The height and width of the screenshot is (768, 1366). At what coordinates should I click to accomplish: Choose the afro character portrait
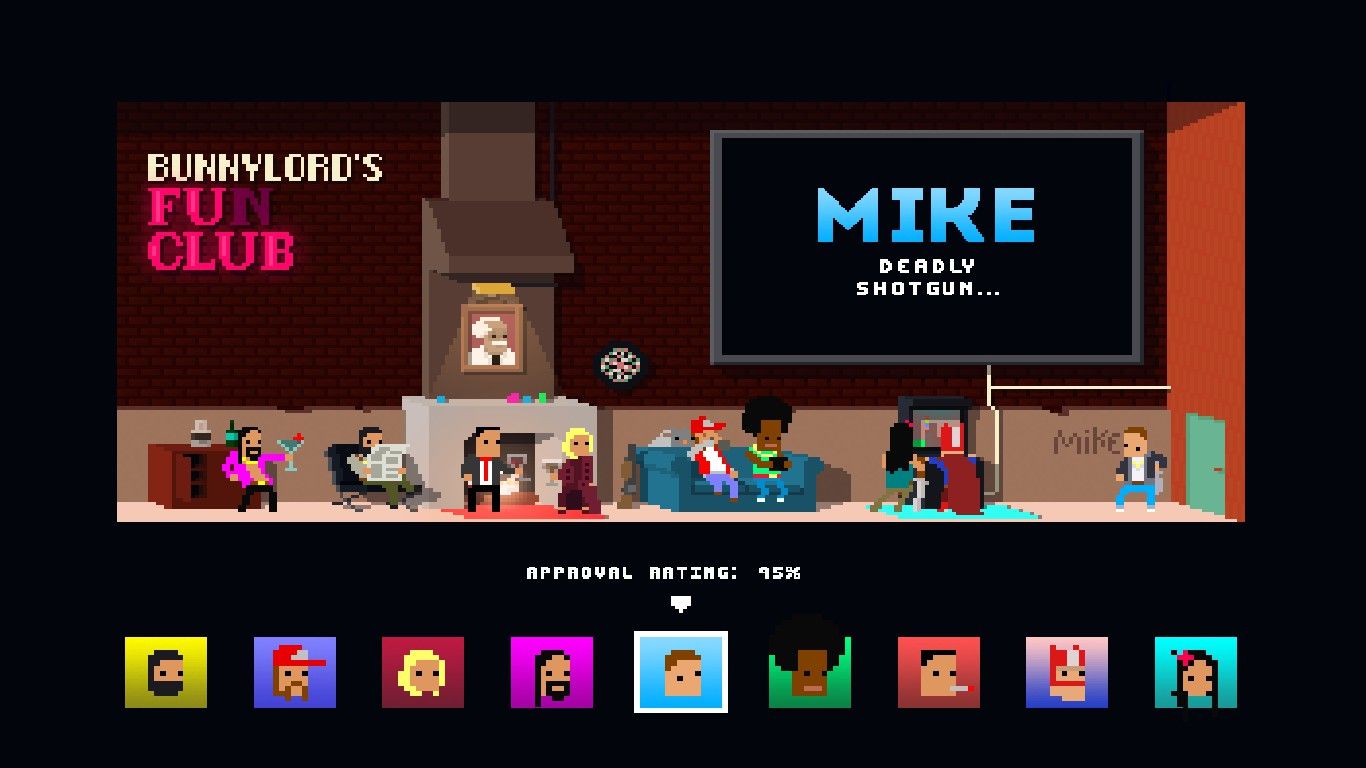click(810, 673)
